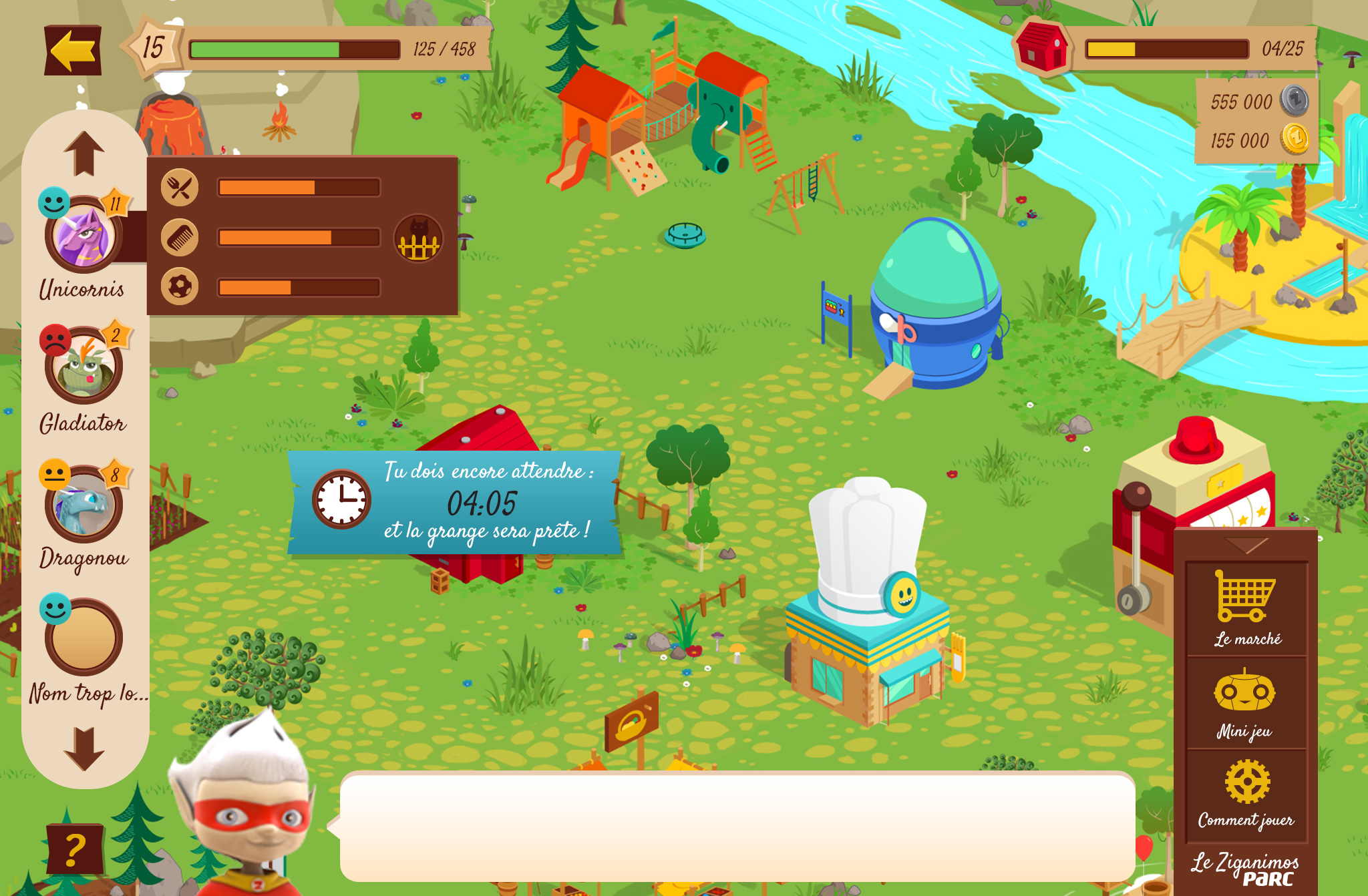Click the red barn icon in the top bar

click(1041, 47)
